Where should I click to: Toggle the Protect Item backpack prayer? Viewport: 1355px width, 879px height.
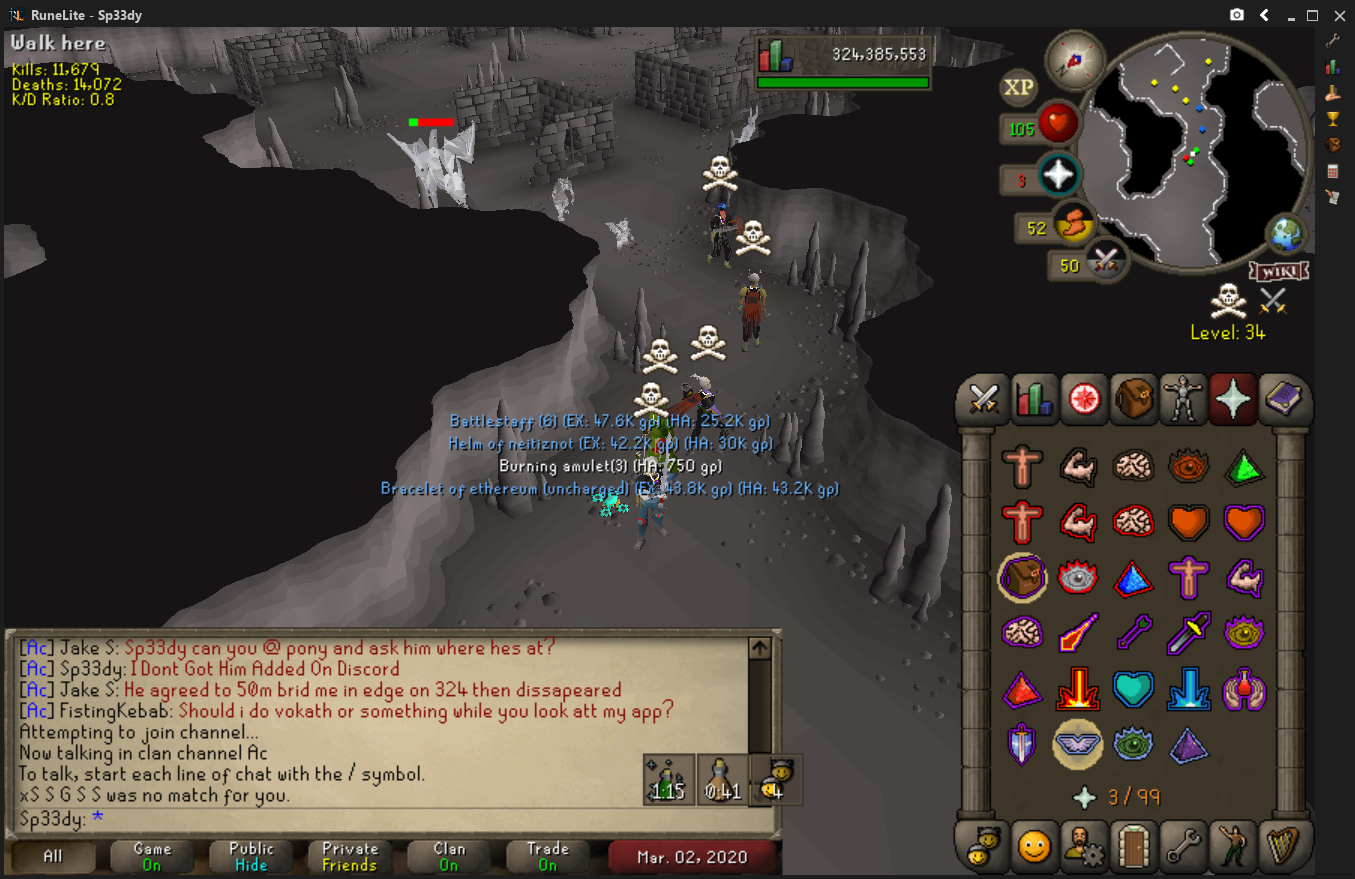pyautogui.click(x=1022, y=577)
